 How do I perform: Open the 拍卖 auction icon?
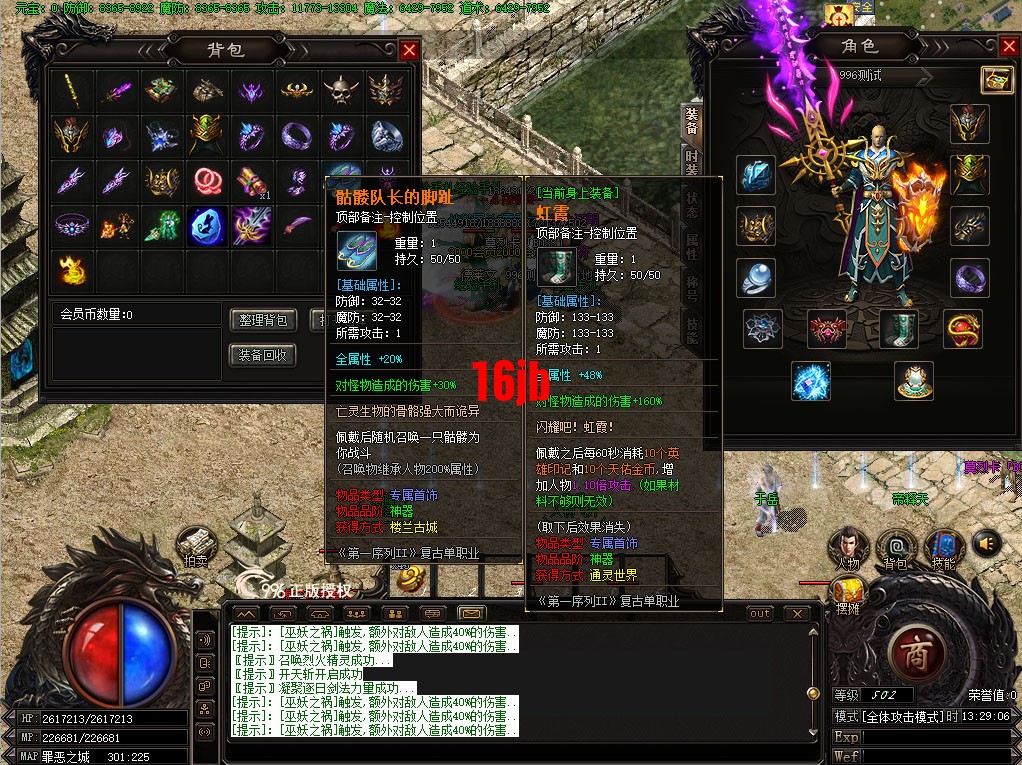(x=196, y=545)
